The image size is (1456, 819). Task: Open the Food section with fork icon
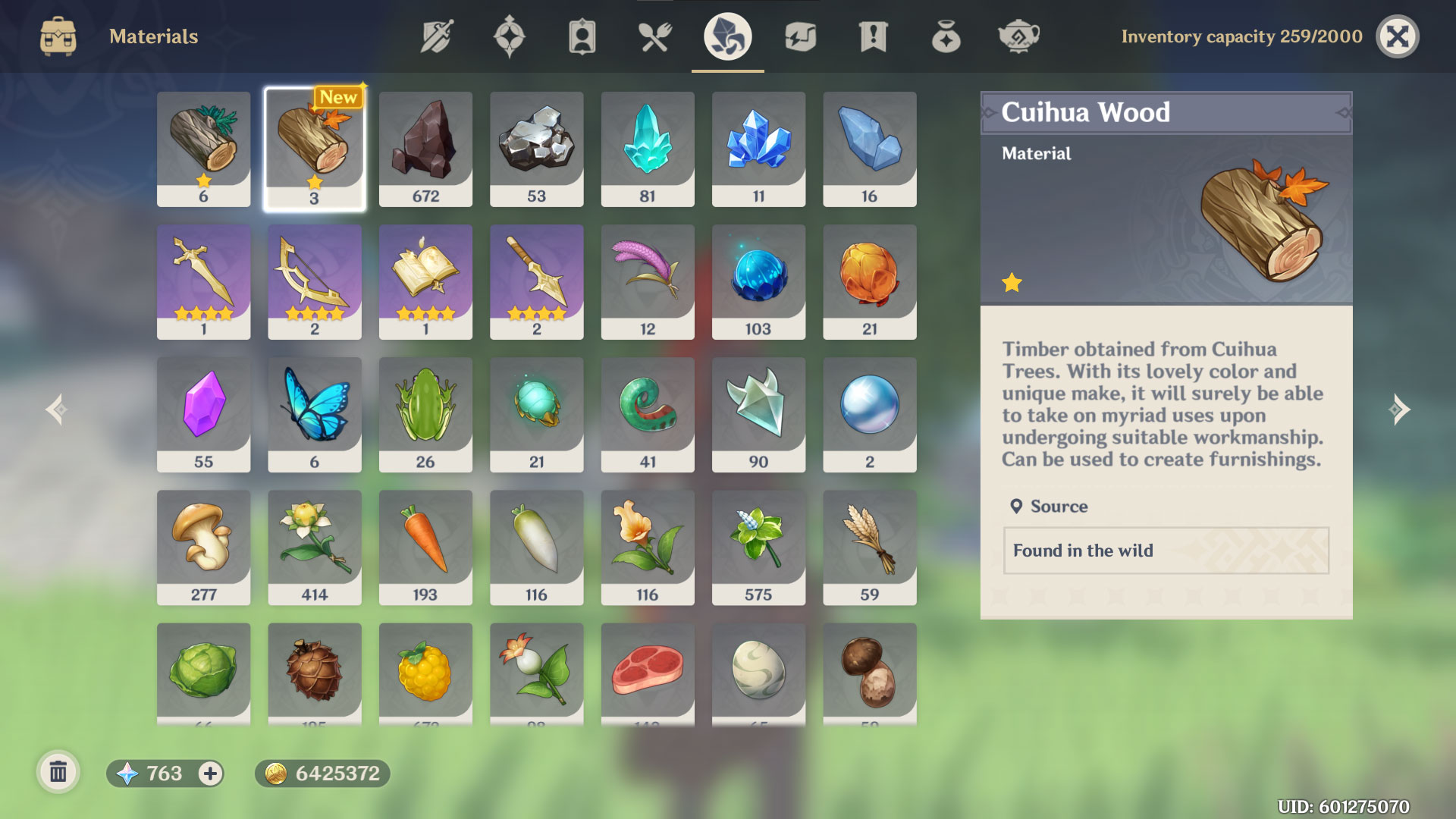pos(654,36)
